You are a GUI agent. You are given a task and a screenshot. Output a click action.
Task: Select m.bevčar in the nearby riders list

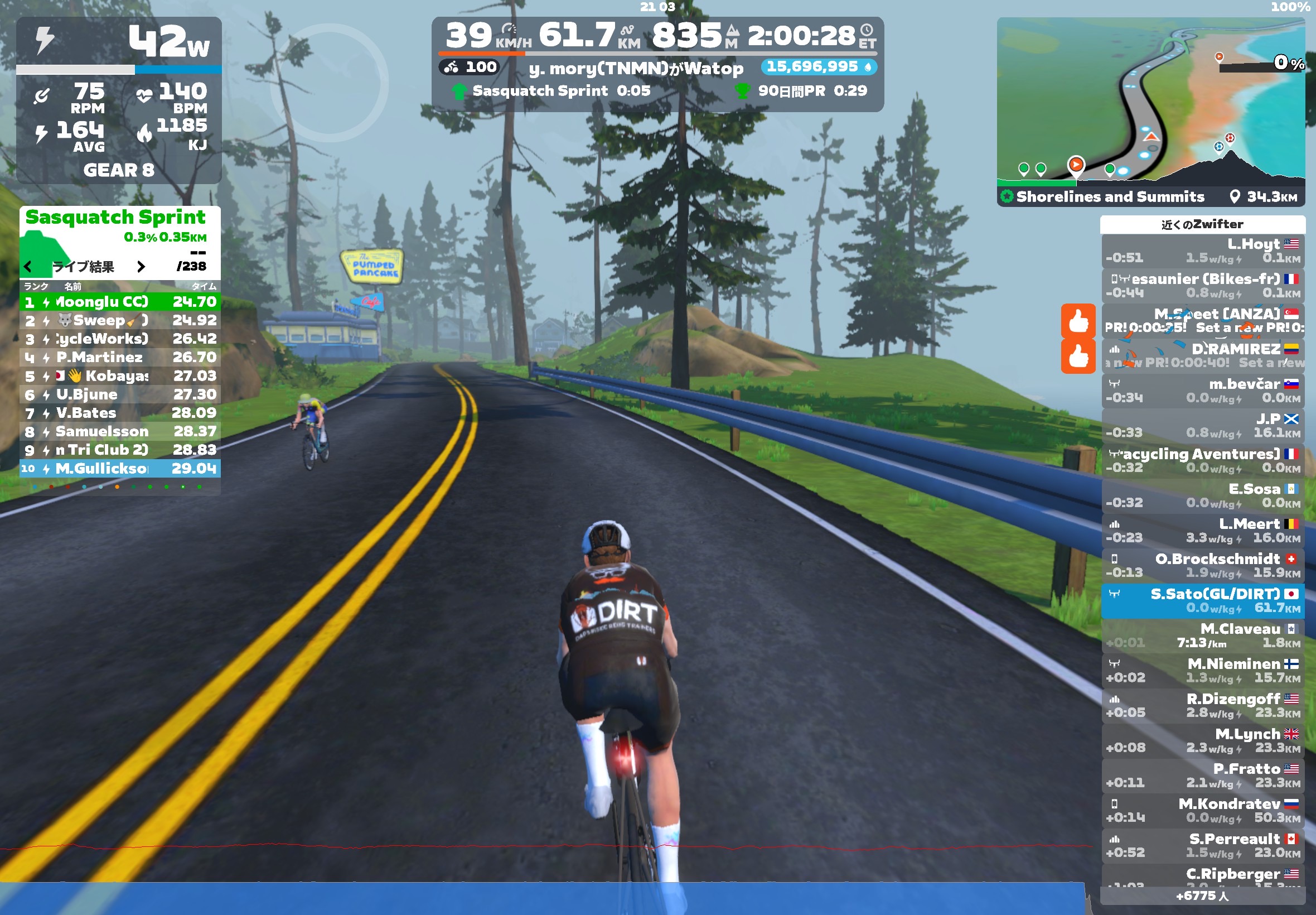[1202, 391]
